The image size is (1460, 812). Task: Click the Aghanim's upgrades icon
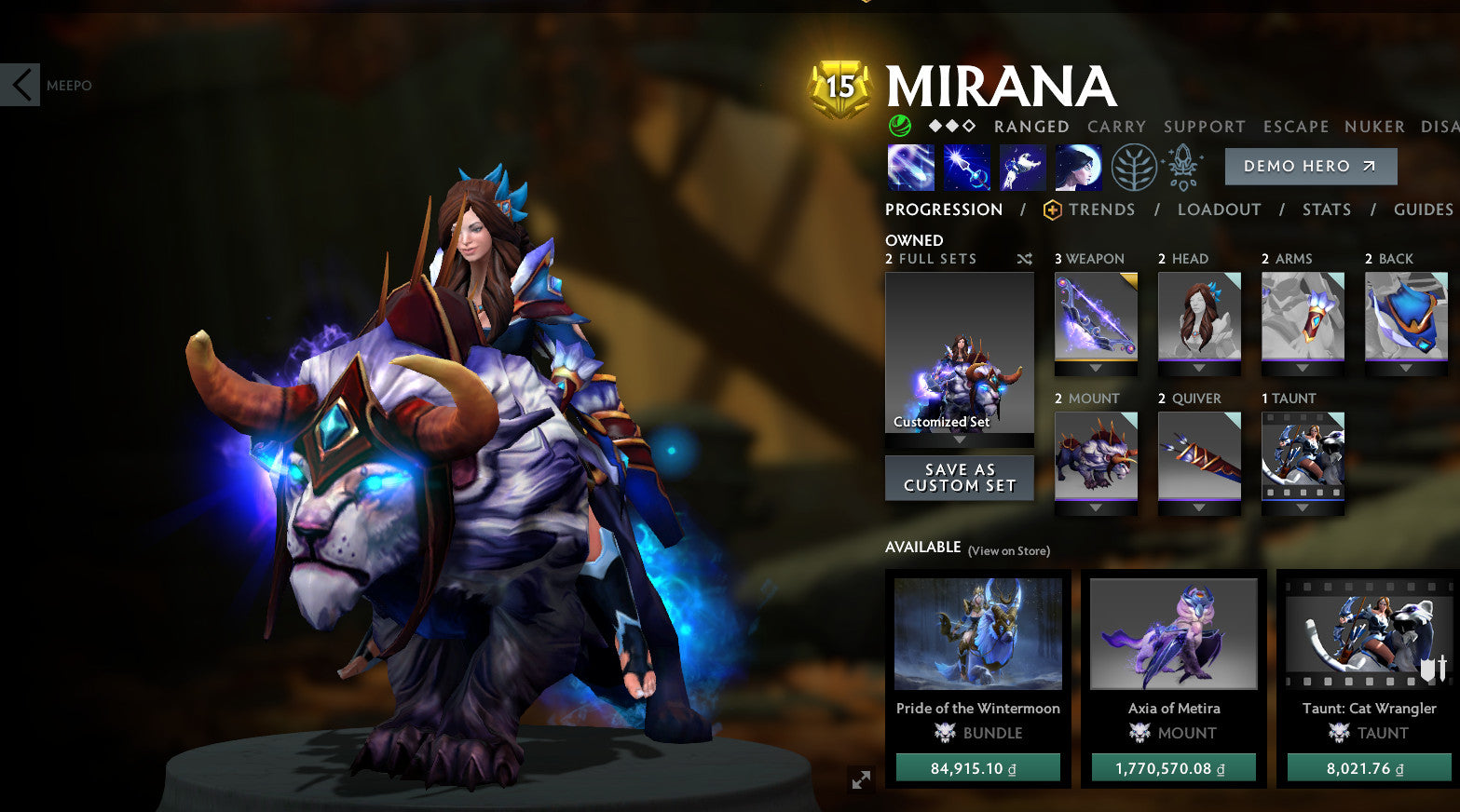pos(1180,168)
